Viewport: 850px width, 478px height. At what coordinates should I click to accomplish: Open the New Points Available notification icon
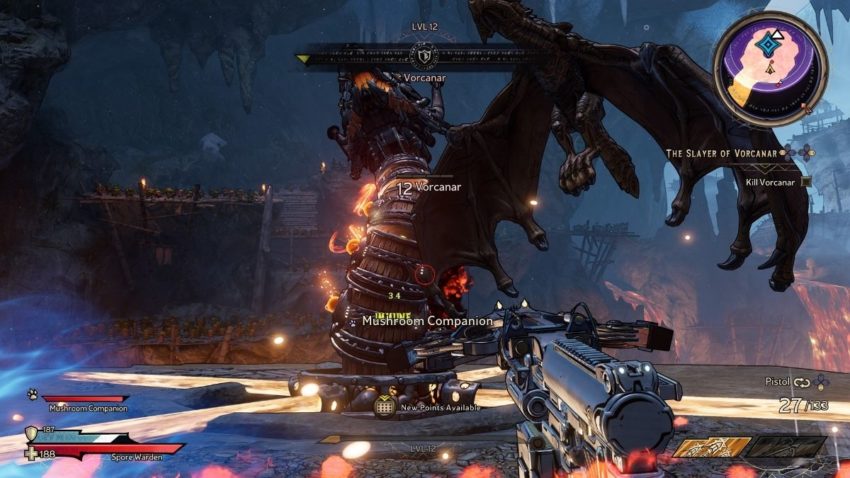[x=384, y=406]
